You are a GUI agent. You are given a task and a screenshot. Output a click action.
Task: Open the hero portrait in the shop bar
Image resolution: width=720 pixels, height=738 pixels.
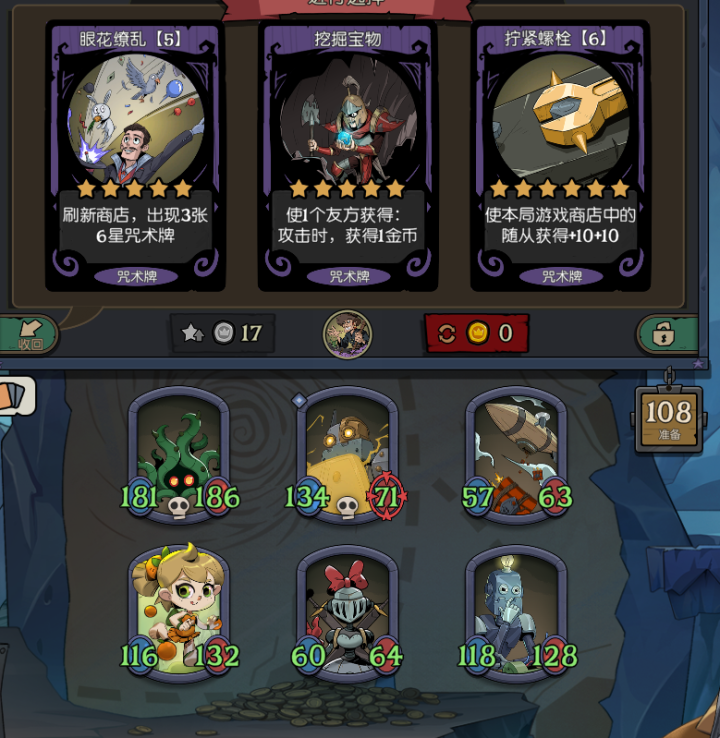click(347, 334)
